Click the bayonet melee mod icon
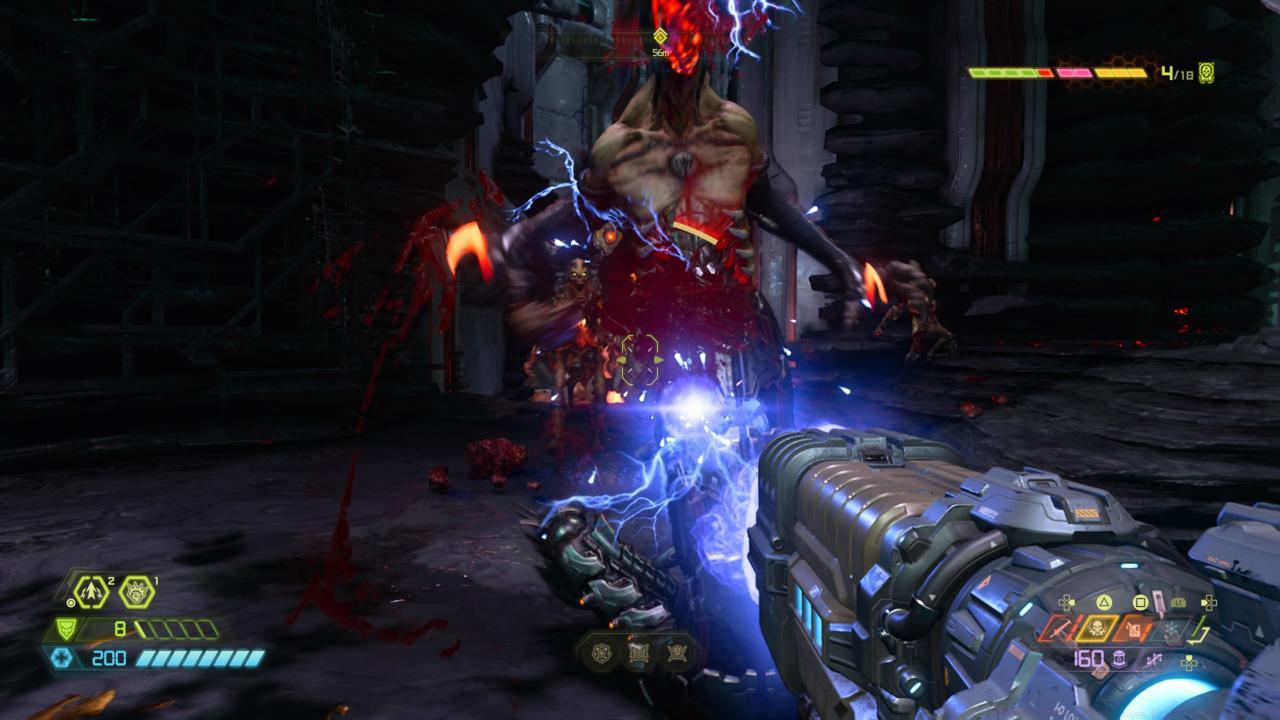Viewport: 1280px width, 720px height. 1061,627
